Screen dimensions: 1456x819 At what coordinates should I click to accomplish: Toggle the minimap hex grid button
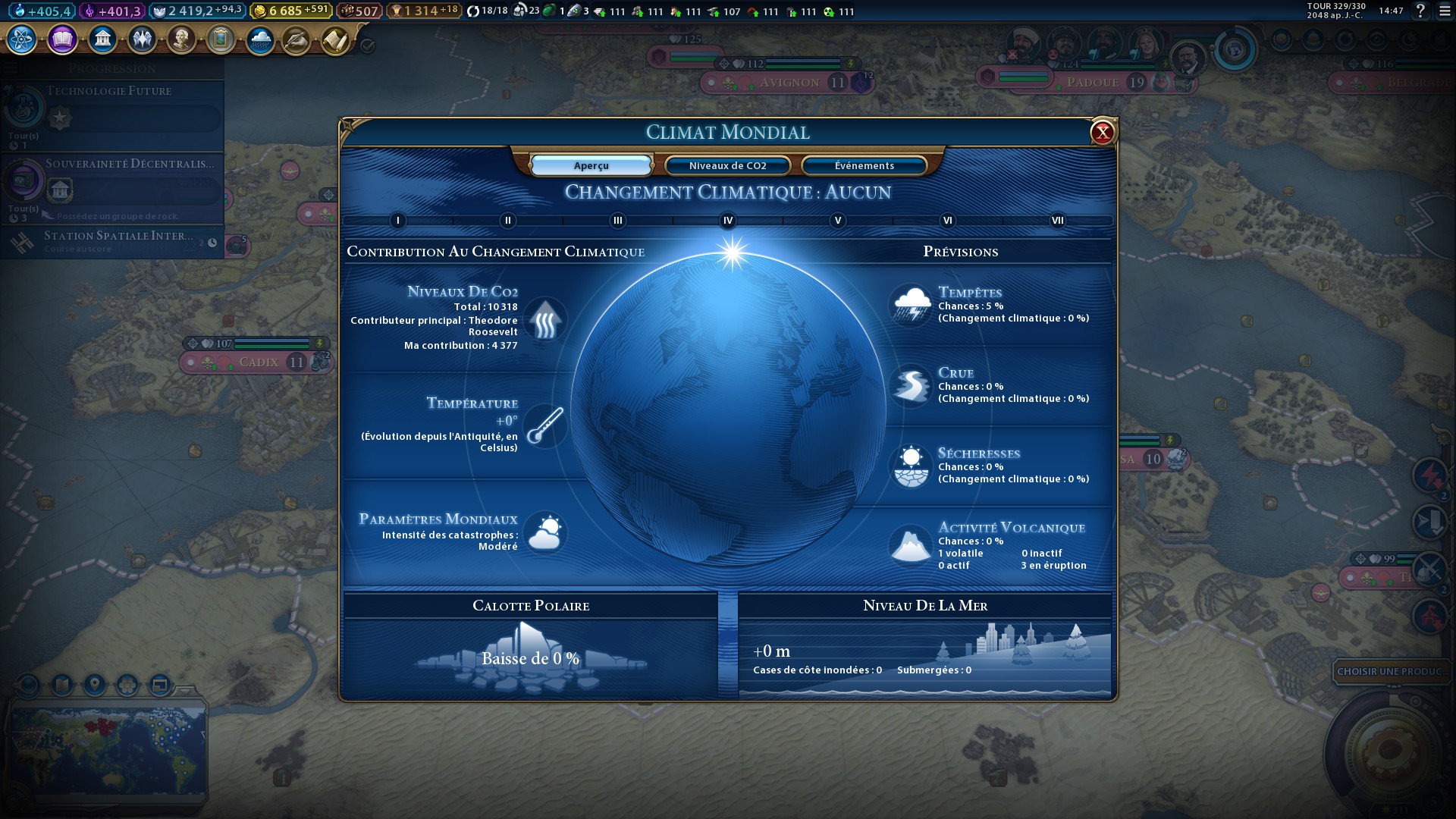pos(127,685)
